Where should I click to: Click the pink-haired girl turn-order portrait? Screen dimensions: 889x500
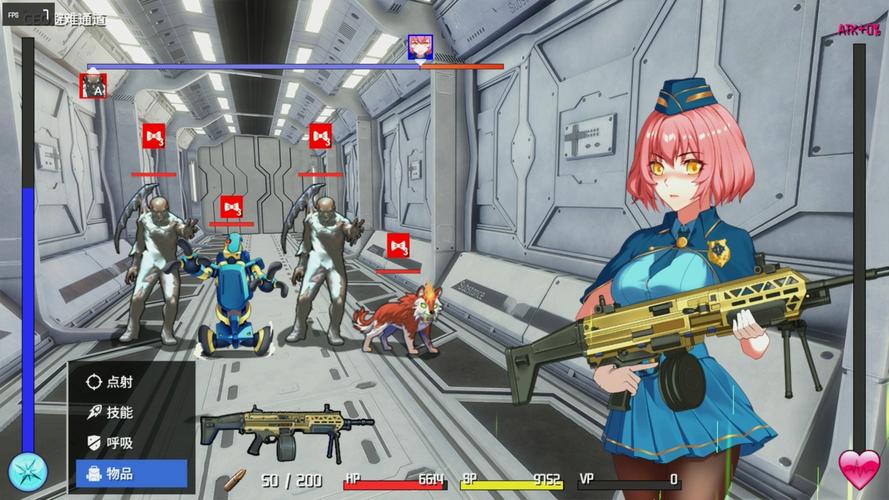[x=419, y=47]
